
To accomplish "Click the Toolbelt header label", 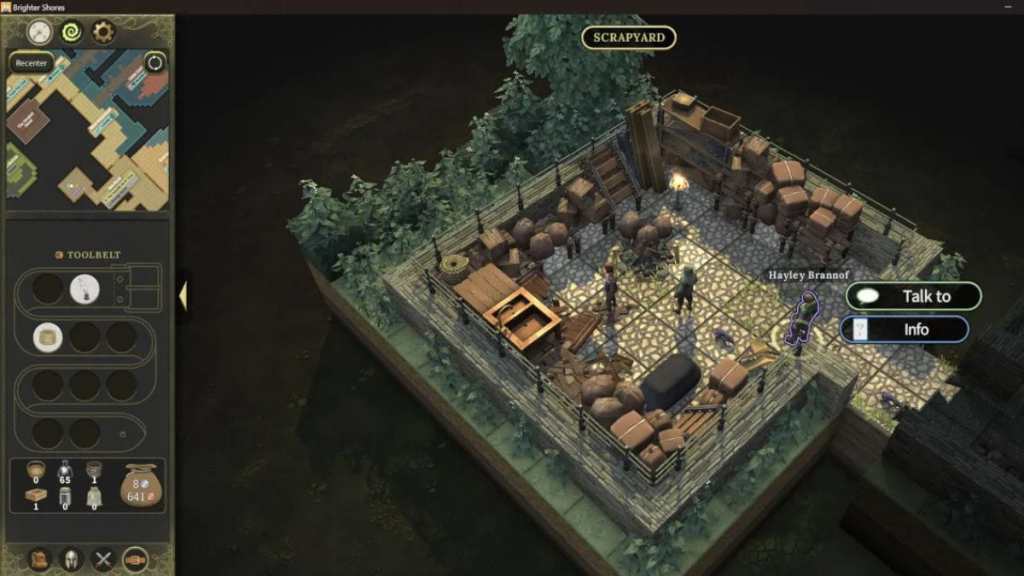I will point(88,255).
